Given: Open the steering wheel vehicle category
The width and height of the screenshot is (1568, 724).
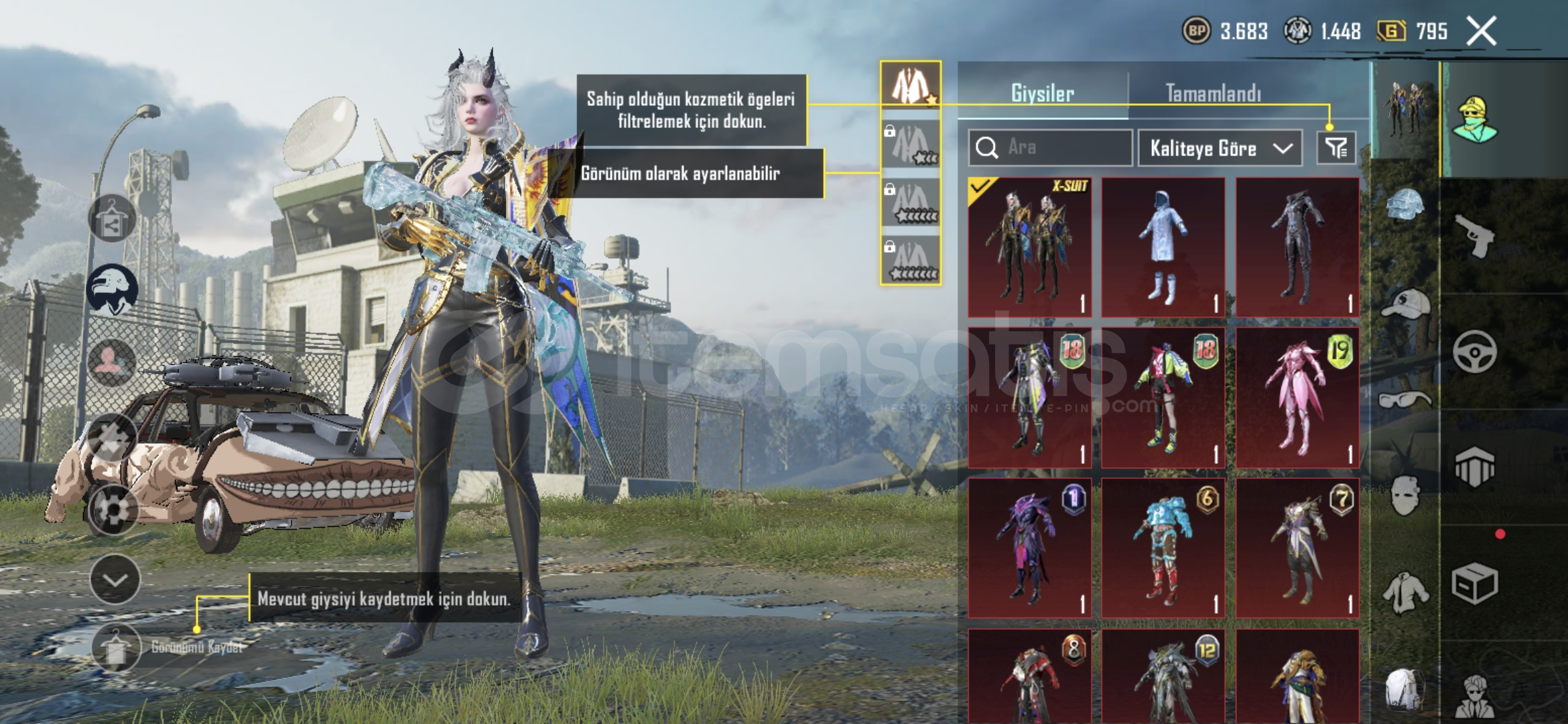Looking at the screenshot, I should [x=1475, y=351].
